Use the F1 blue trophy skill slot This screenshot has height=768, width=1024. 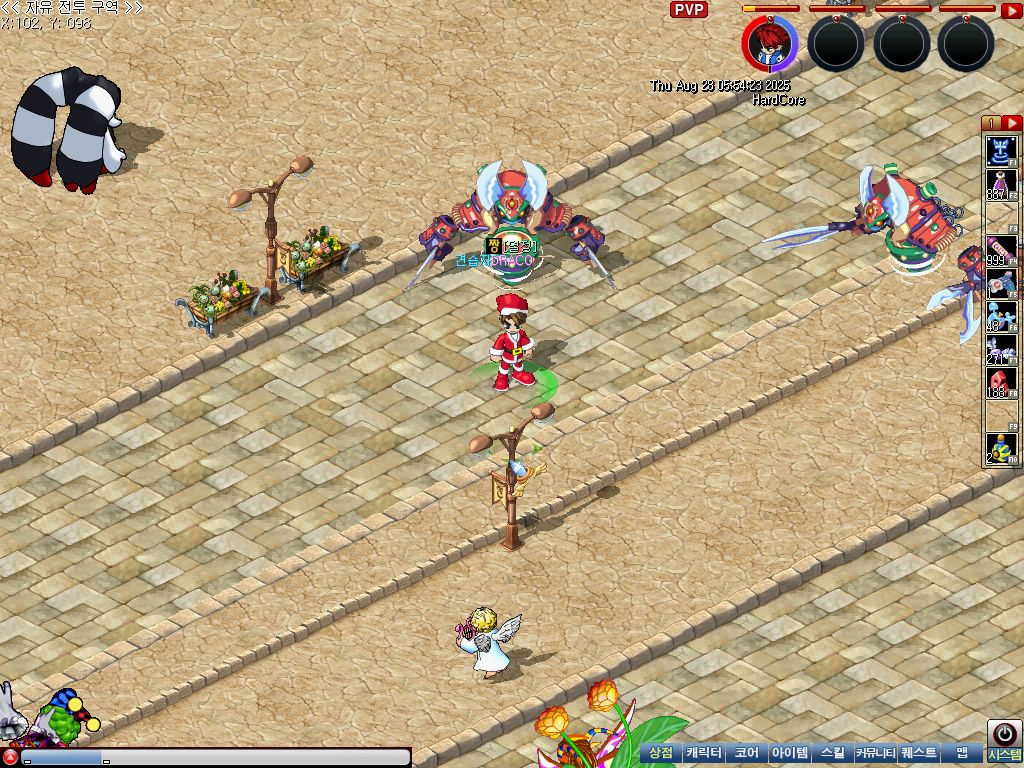point(1001,151)
